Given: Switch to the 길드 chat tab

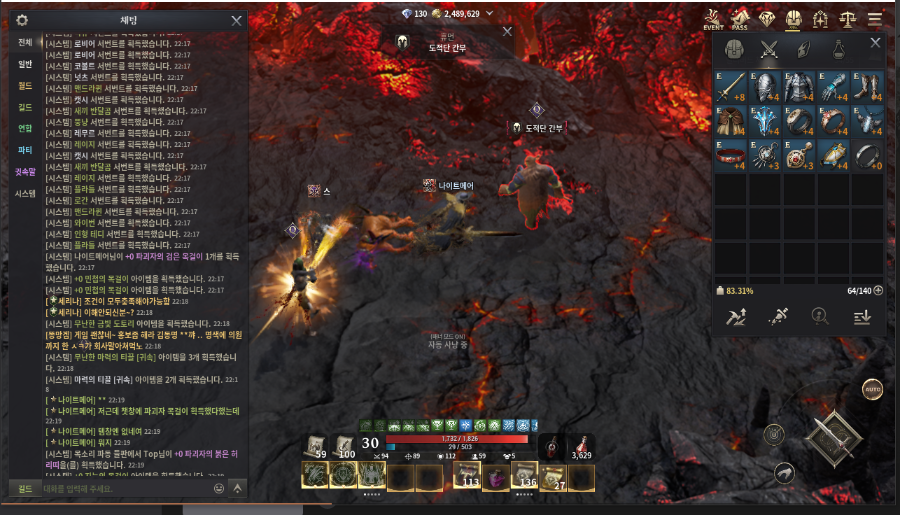Looking at the screenshot, I should (25, 107).
